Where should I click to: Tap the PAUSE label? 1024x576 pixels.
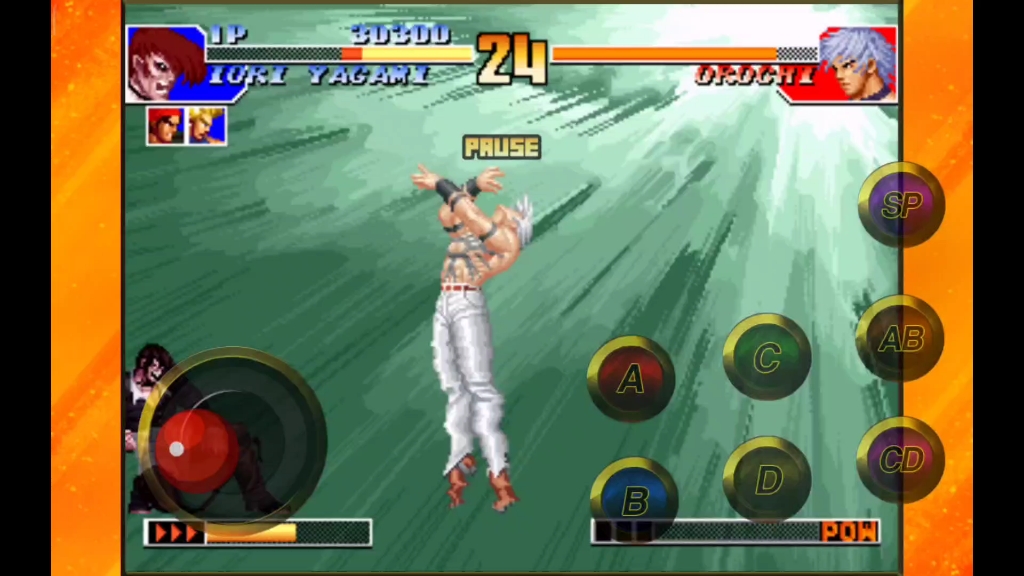pos(501,148)
